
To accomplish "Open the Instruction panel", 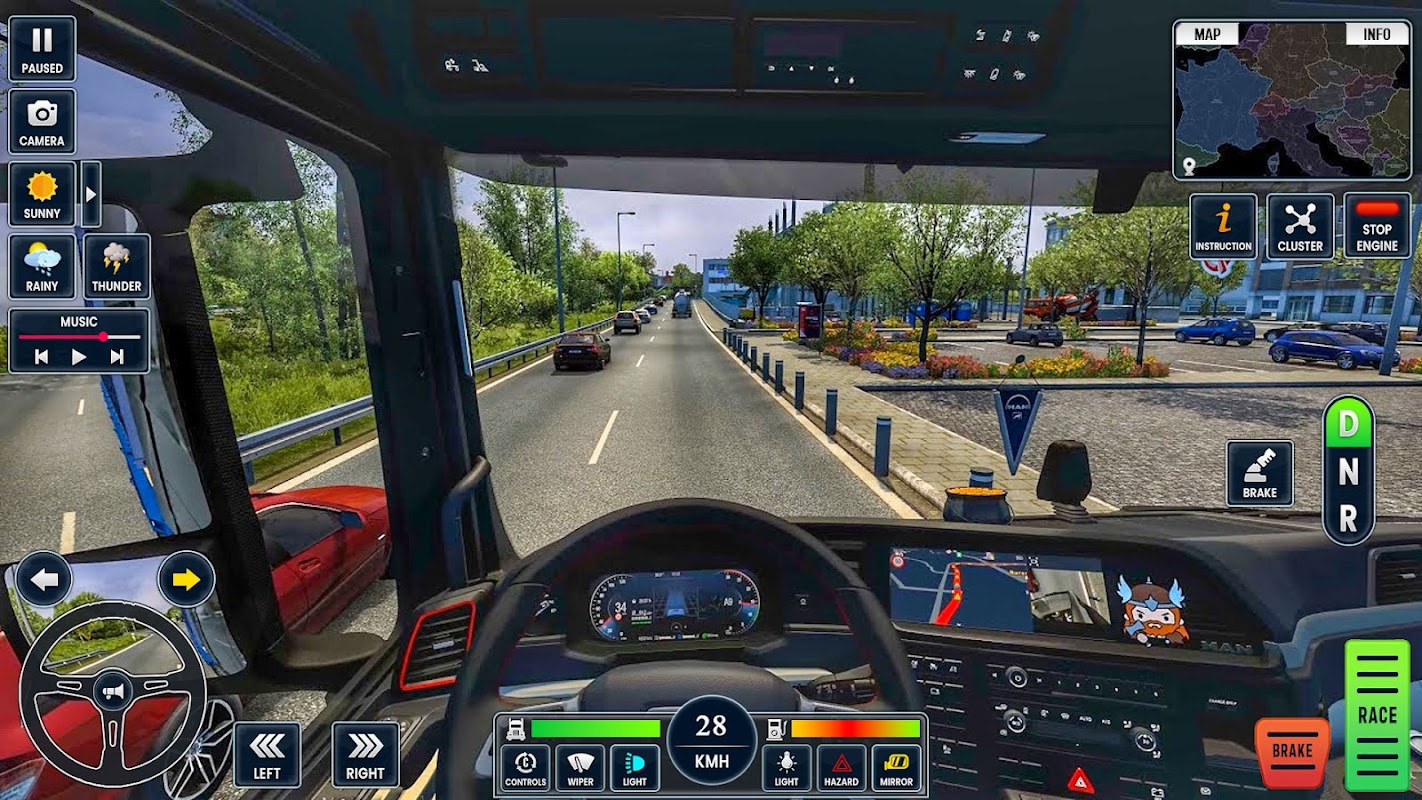I will pos(1223,227).
